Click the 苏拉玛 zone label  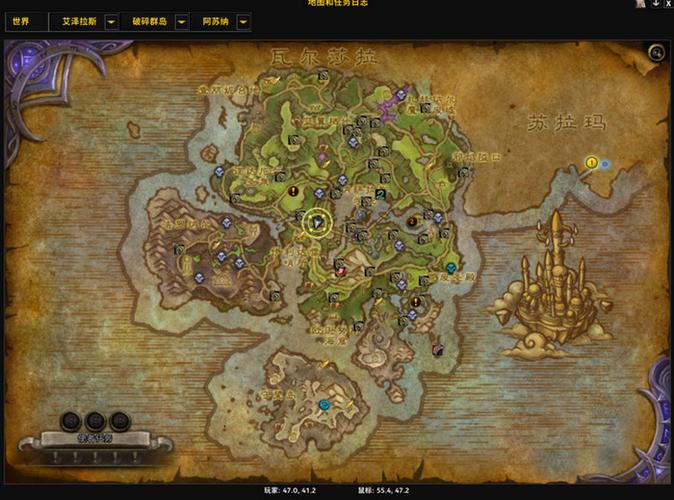[567, 123]
